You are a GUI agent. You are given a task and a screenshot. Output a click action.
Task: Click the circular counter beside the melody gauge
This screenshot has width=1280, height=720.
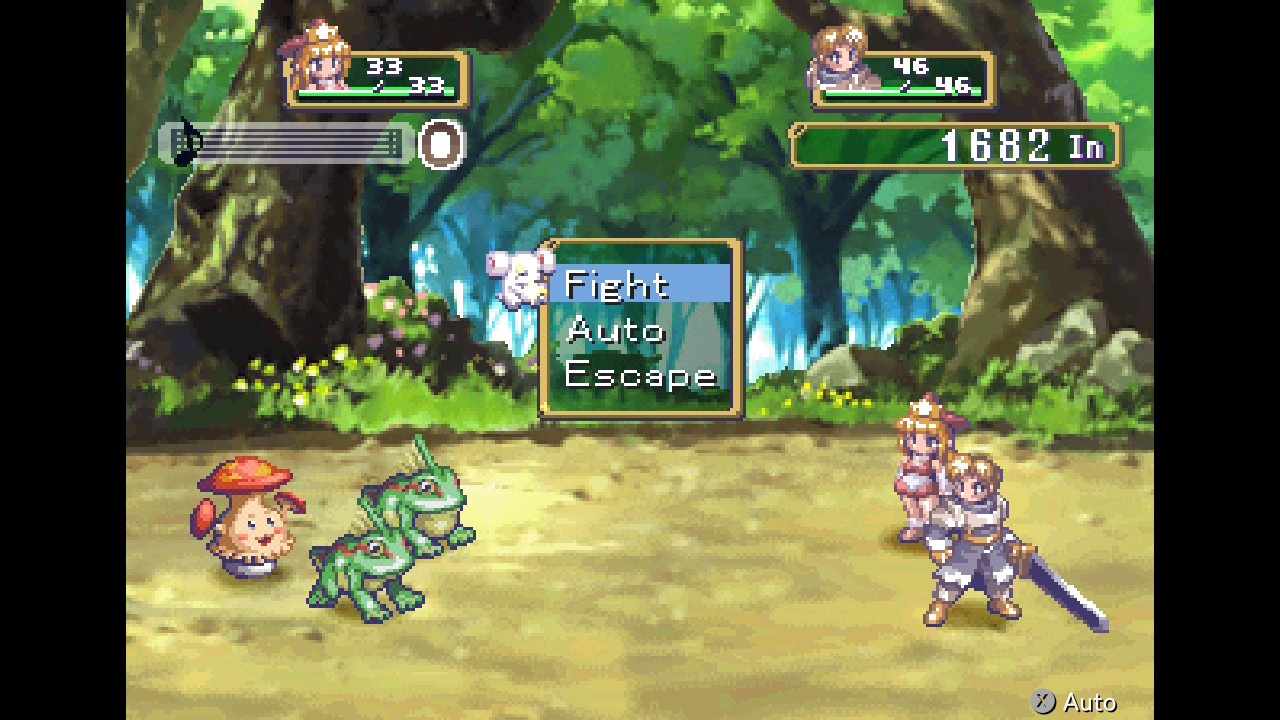click(x=438, y=144)
